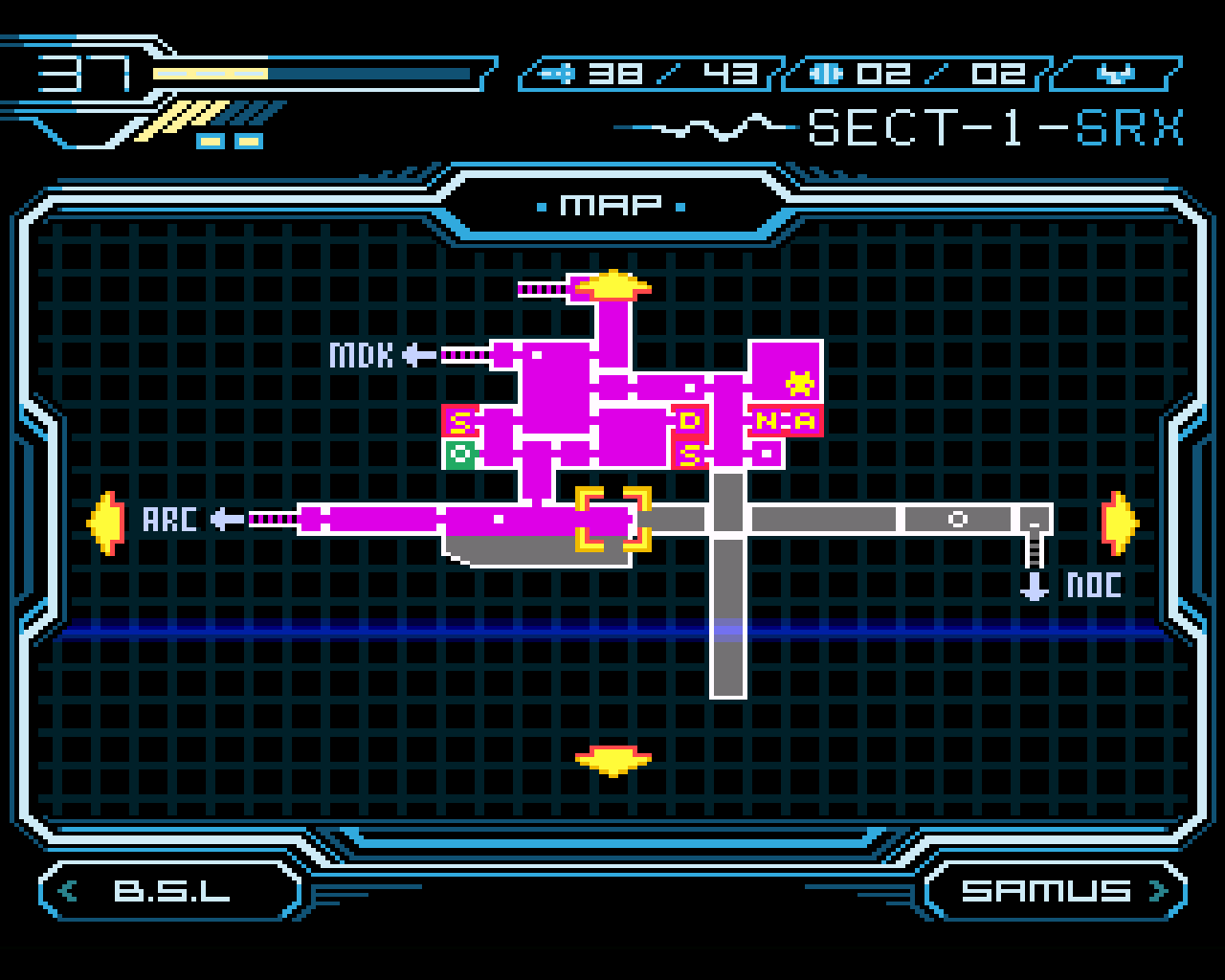Image resolution: width=1225 pixels, height=980 pixels.
Task: Select the MAP tab header
Action: click(612, 203)
